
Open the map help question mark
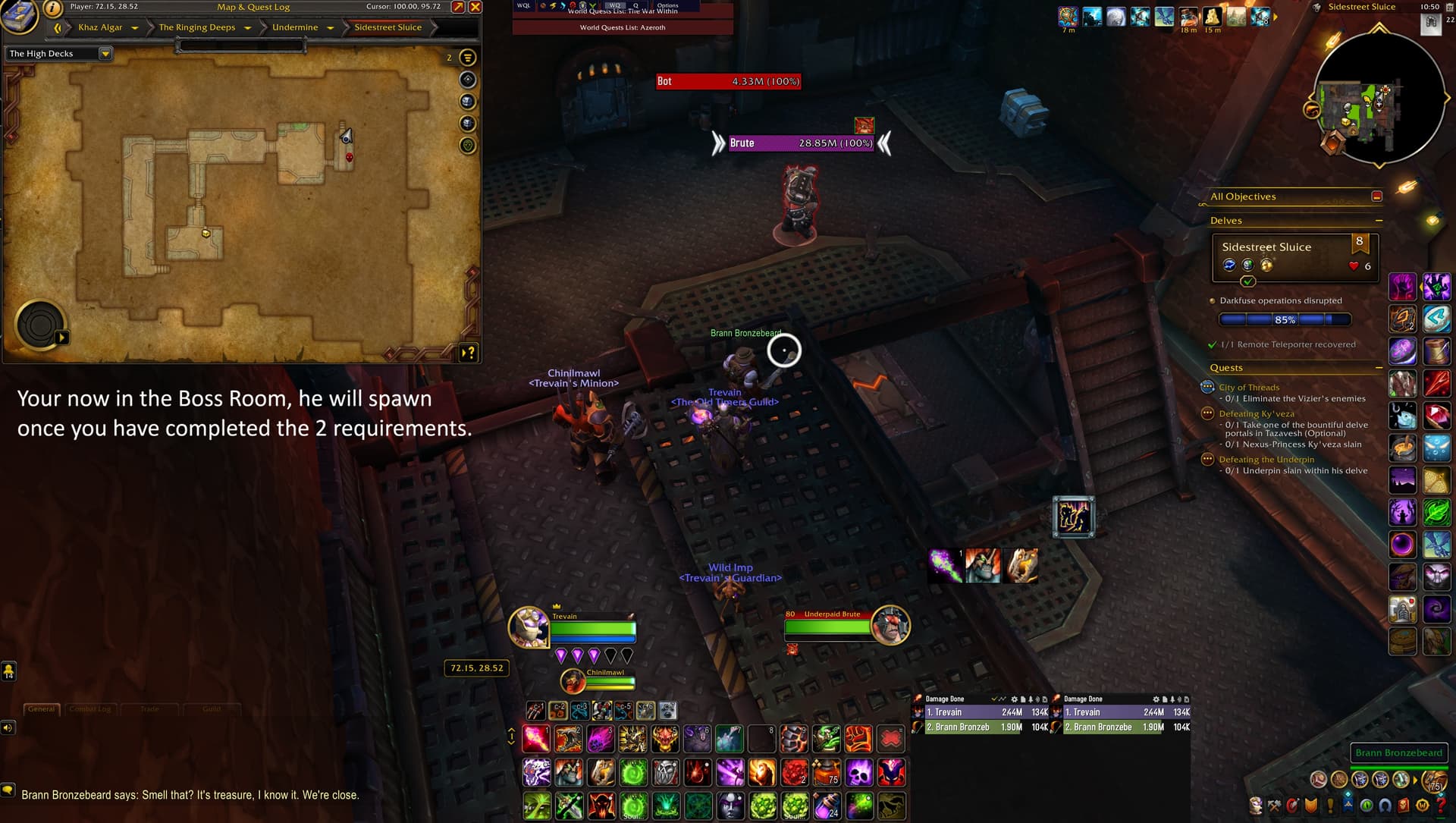pos(469,353)
